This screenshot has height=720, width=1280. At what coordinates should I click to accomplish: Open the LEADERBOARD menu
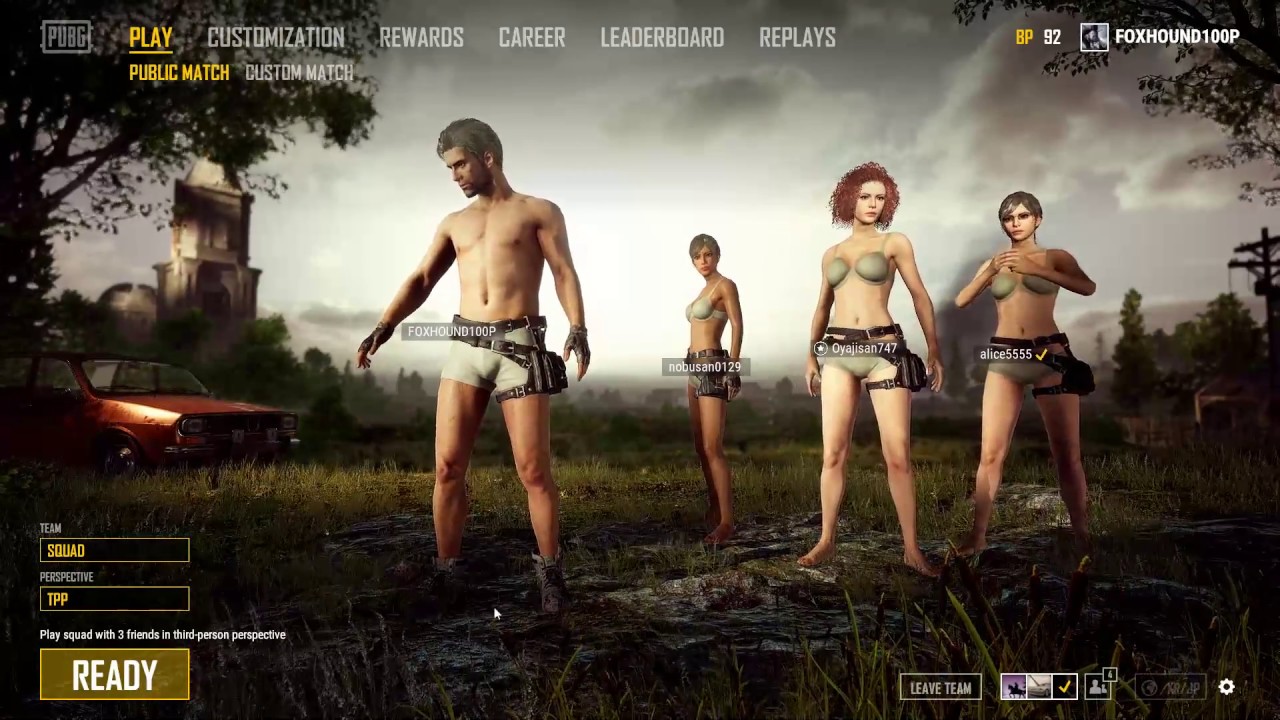coord(662,37)
